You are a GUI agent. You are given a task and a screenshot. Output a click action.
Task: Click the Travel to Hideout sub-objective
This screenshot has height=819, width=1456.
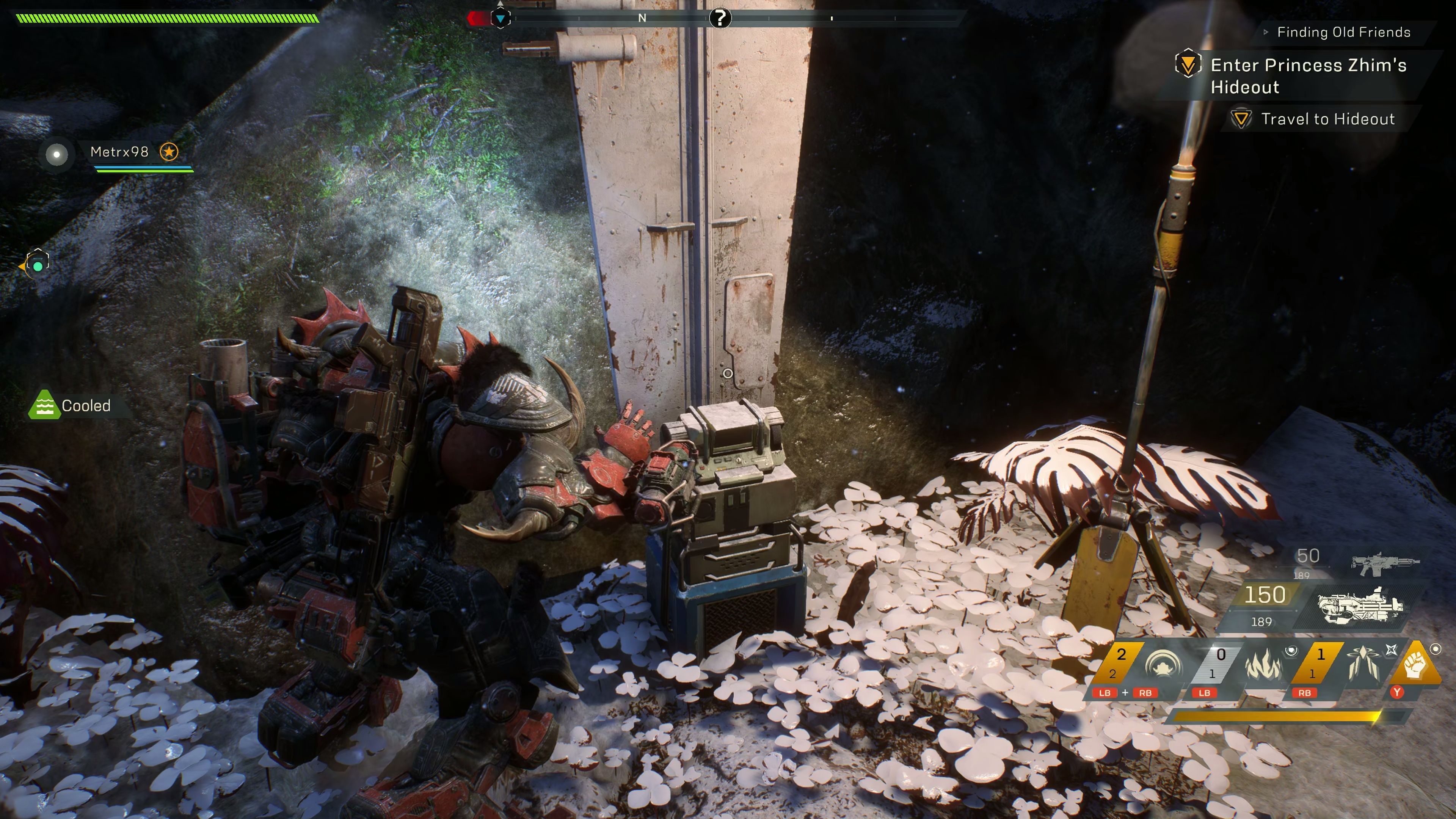(x=1327, y=119)
